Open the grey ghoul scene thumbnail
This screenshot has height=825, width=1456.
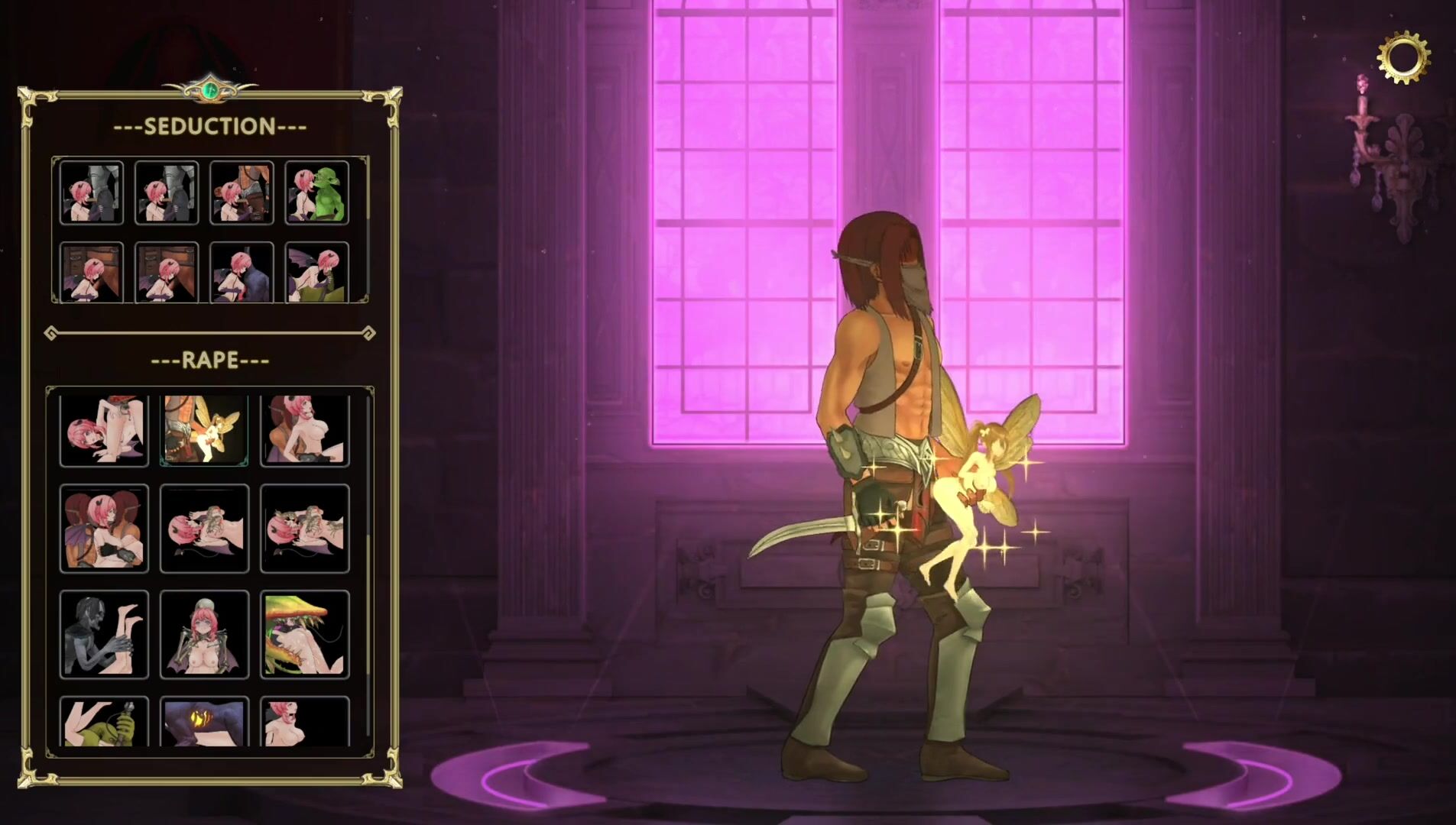[104, 634]
